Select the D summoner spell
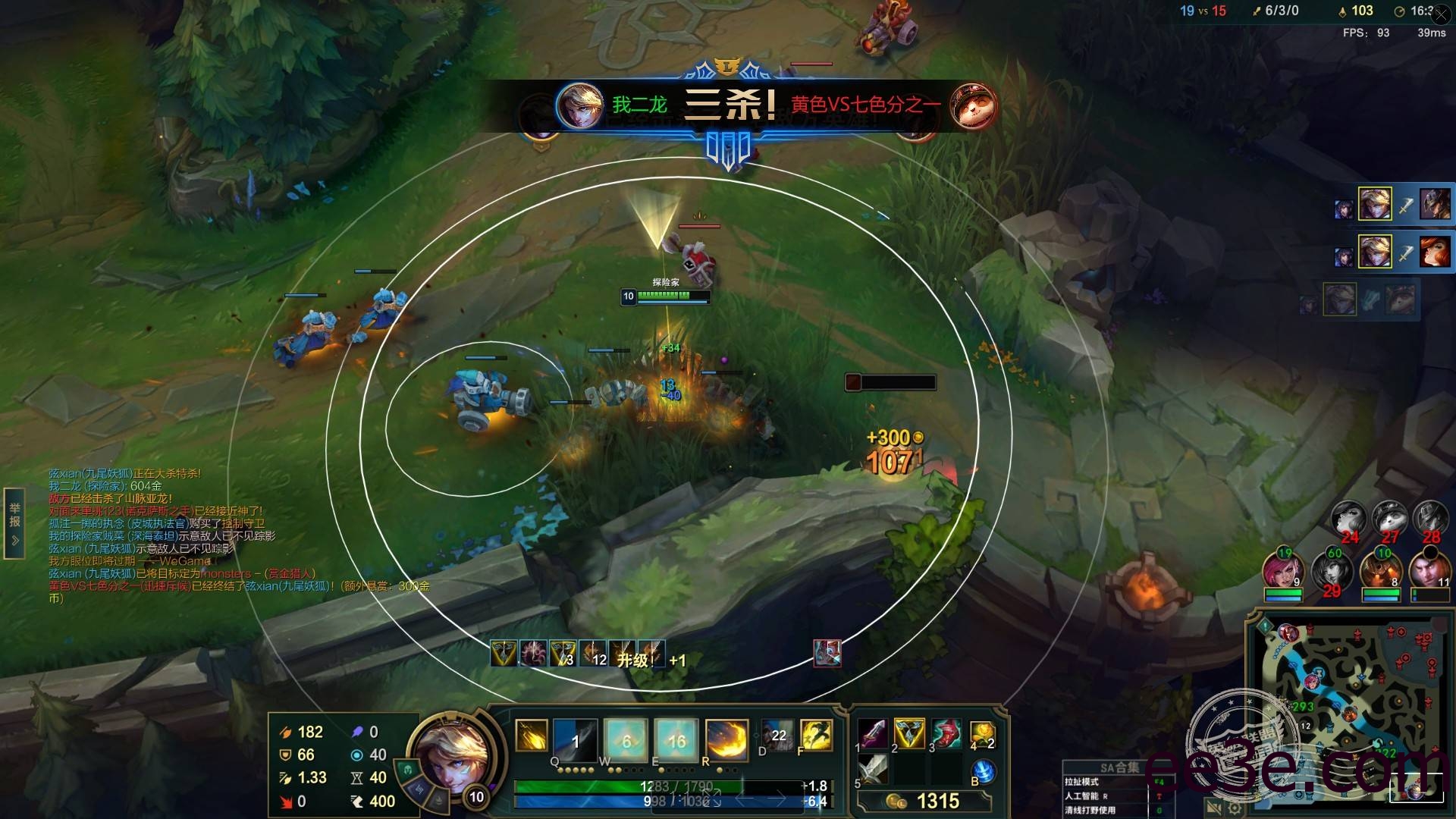The height and width of the screenshot is (819, 1456). pos(777,736)
